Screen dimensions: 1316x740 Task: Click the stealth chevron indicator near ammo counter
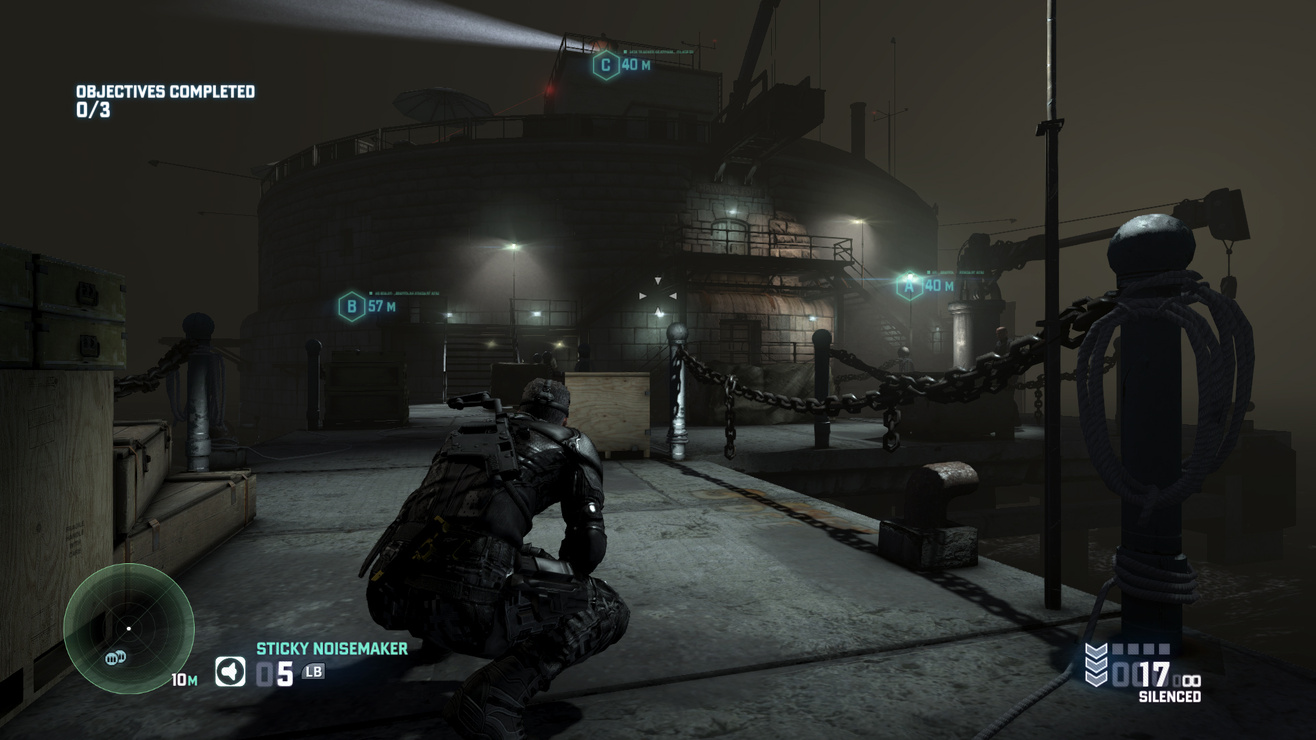[1096, 662]
